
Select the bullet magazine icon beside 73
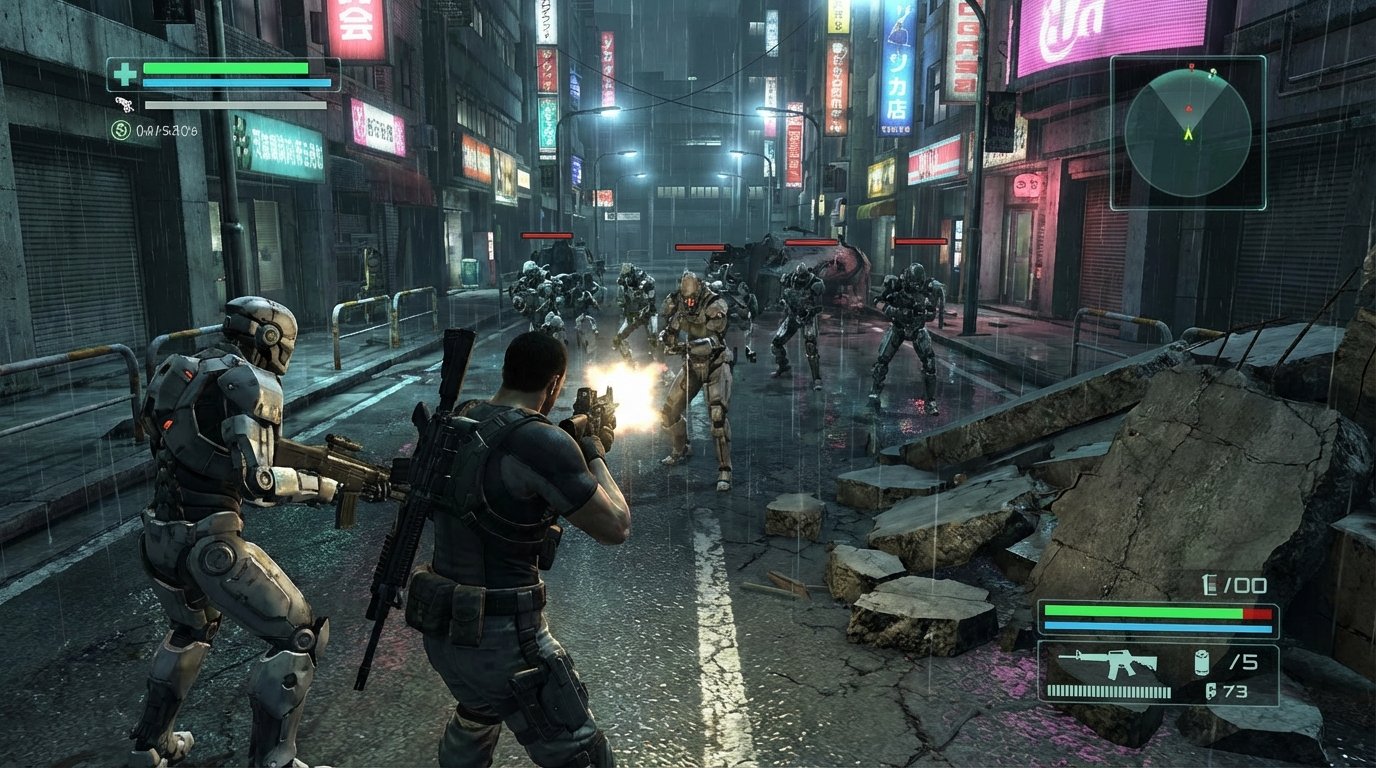(x=1210, y=690)
